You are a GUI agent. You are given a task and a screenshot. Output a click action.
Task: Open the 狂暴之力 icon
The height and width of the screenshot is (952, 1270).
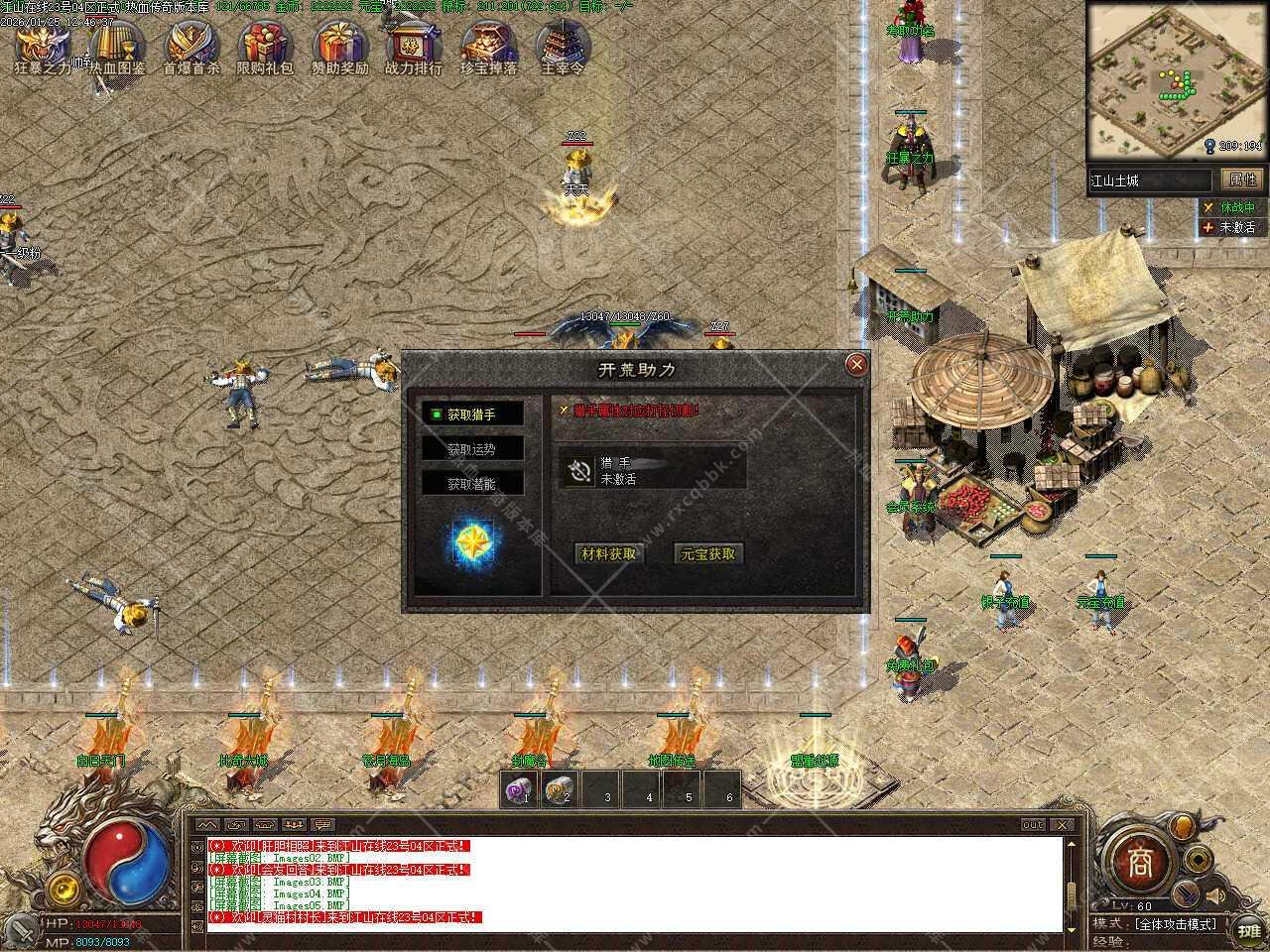click(42, 46)
